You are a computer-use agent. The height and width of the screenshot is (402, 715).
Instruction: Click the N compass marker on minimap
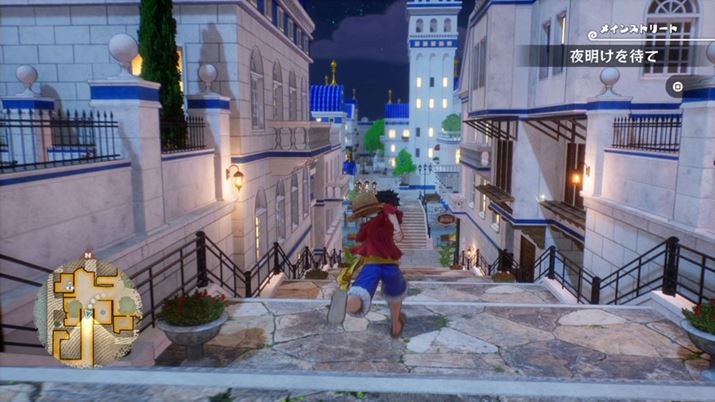[x=88, y=254]
